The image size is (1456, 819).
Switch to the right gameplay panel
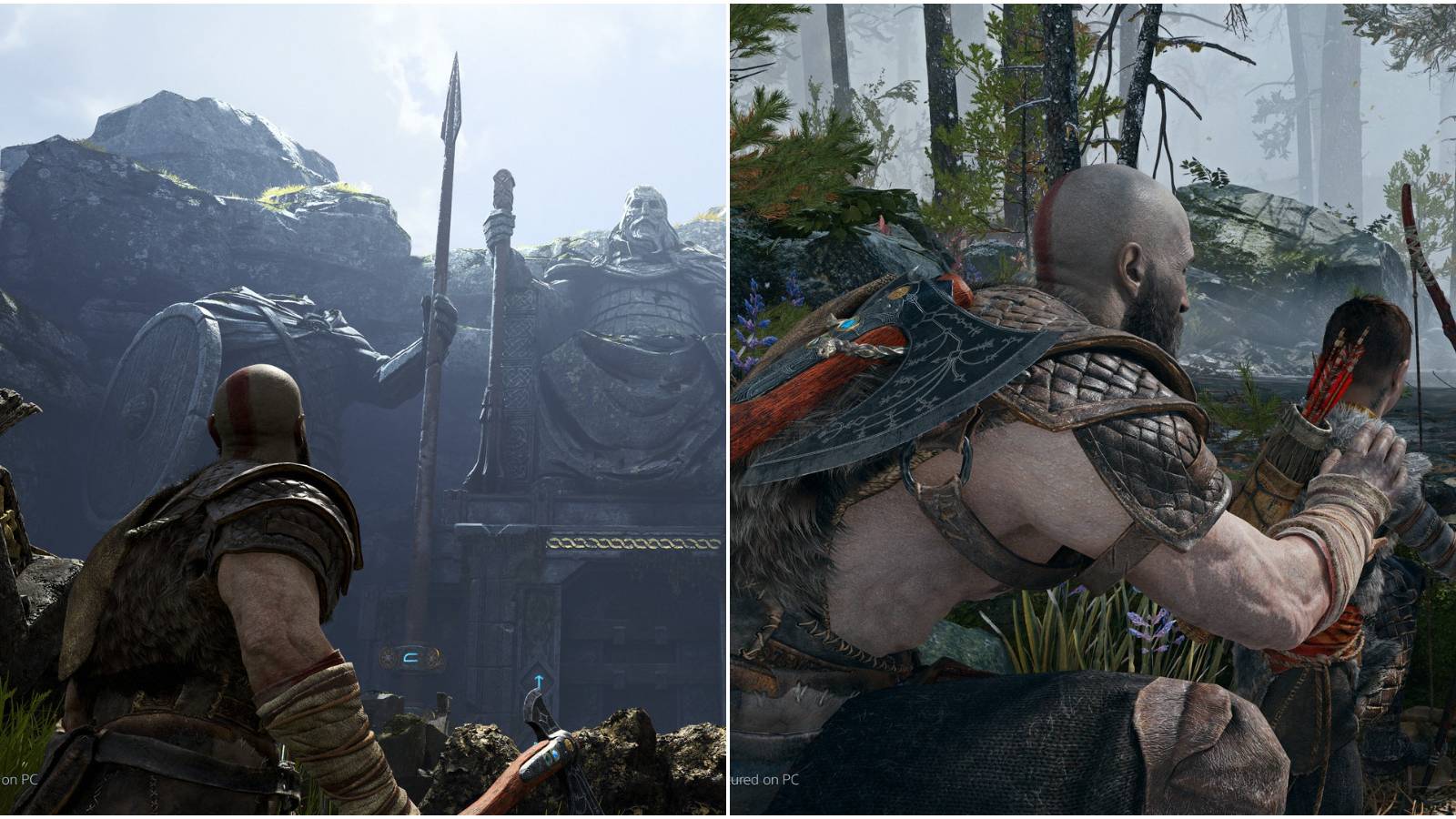point(1092,409)
